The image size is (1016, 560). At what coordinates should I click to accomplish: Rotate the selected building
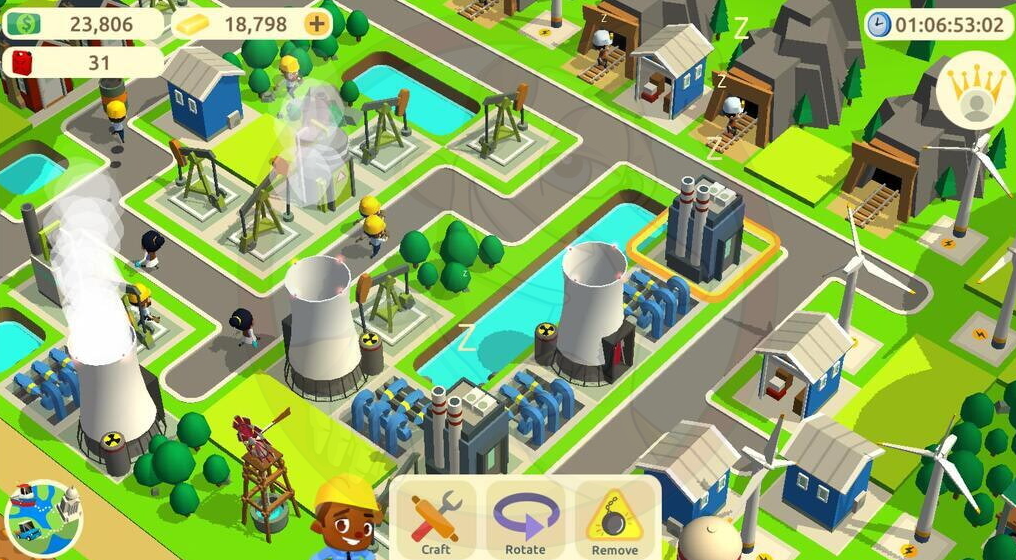point(525,520)
